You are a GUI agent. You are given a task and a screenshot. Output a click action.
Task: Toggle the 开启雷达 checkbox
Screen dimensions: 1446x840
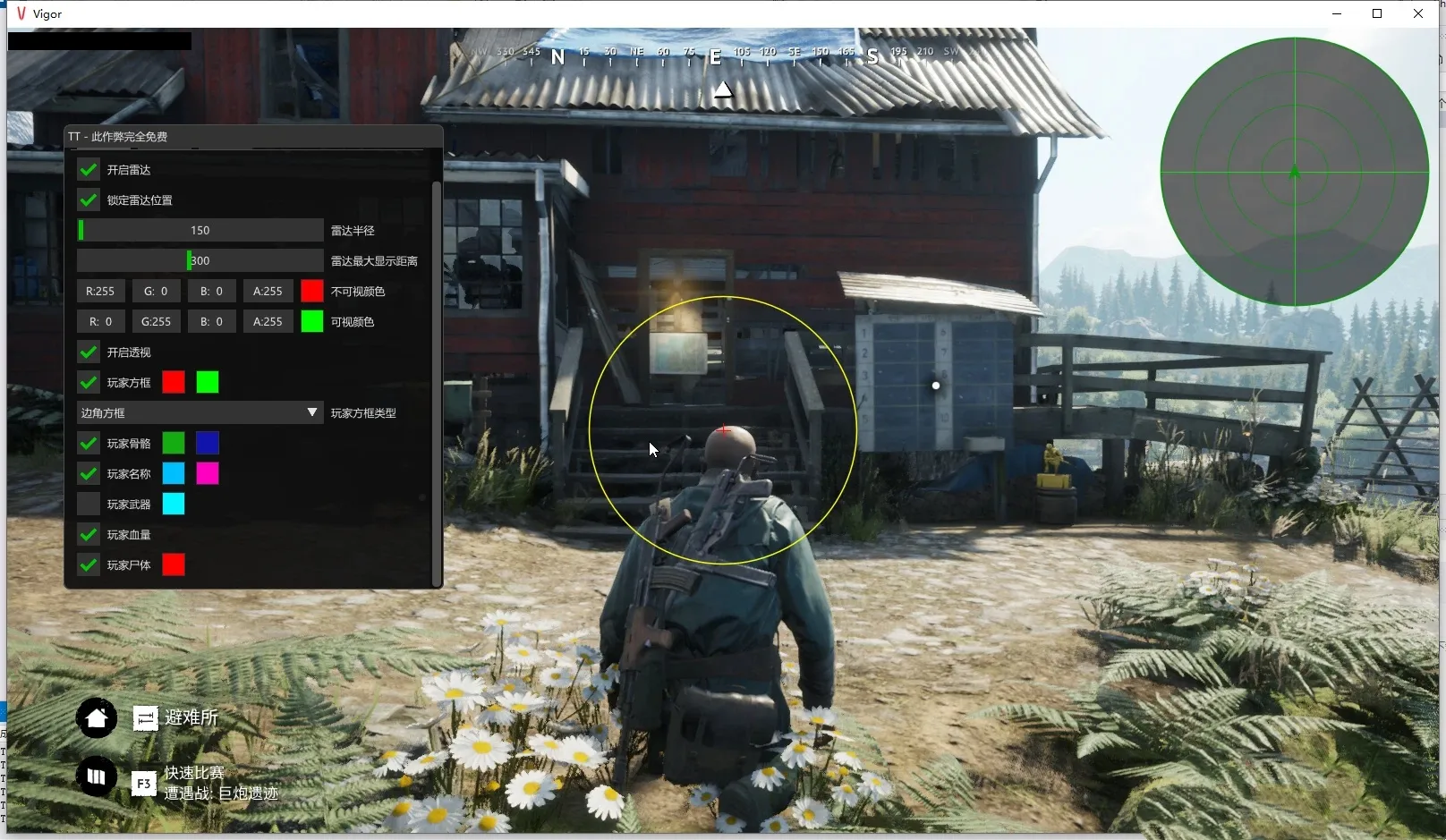(x=89, y=170)
